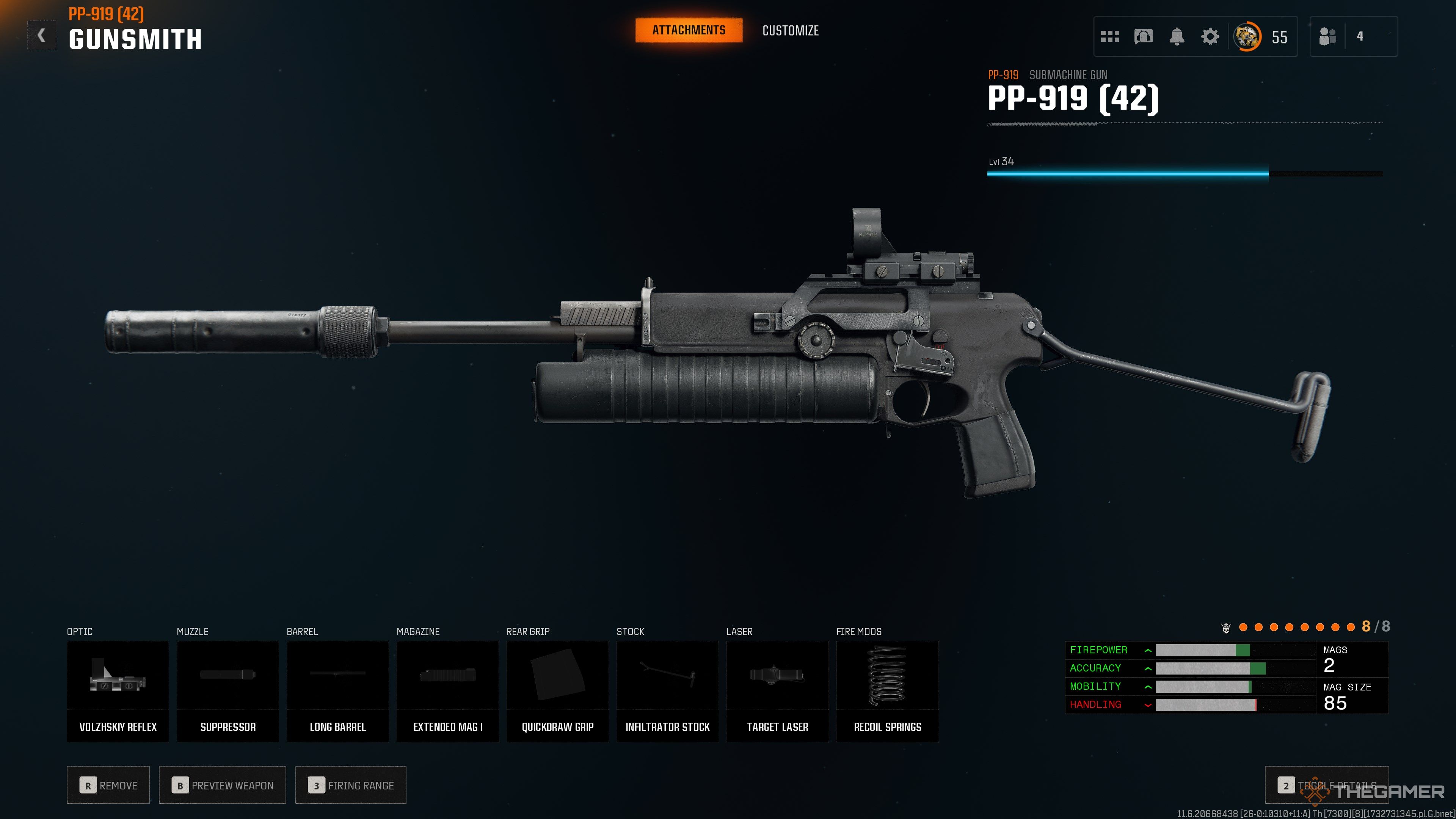Show notifications with the bell icon
1456x819 pixels.
1176,37
